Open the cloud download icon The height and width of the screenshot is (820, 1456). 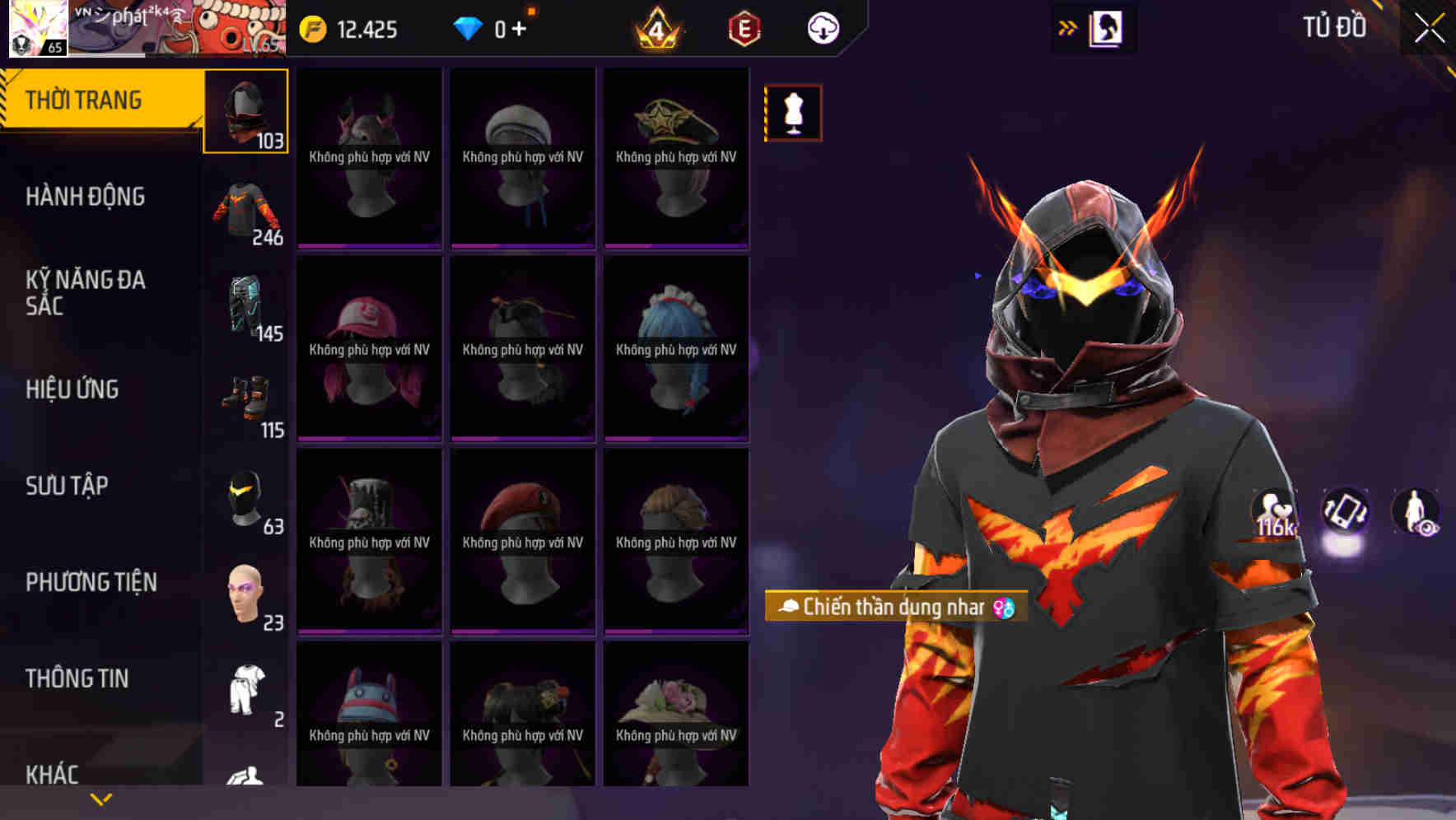click(821, 26)
